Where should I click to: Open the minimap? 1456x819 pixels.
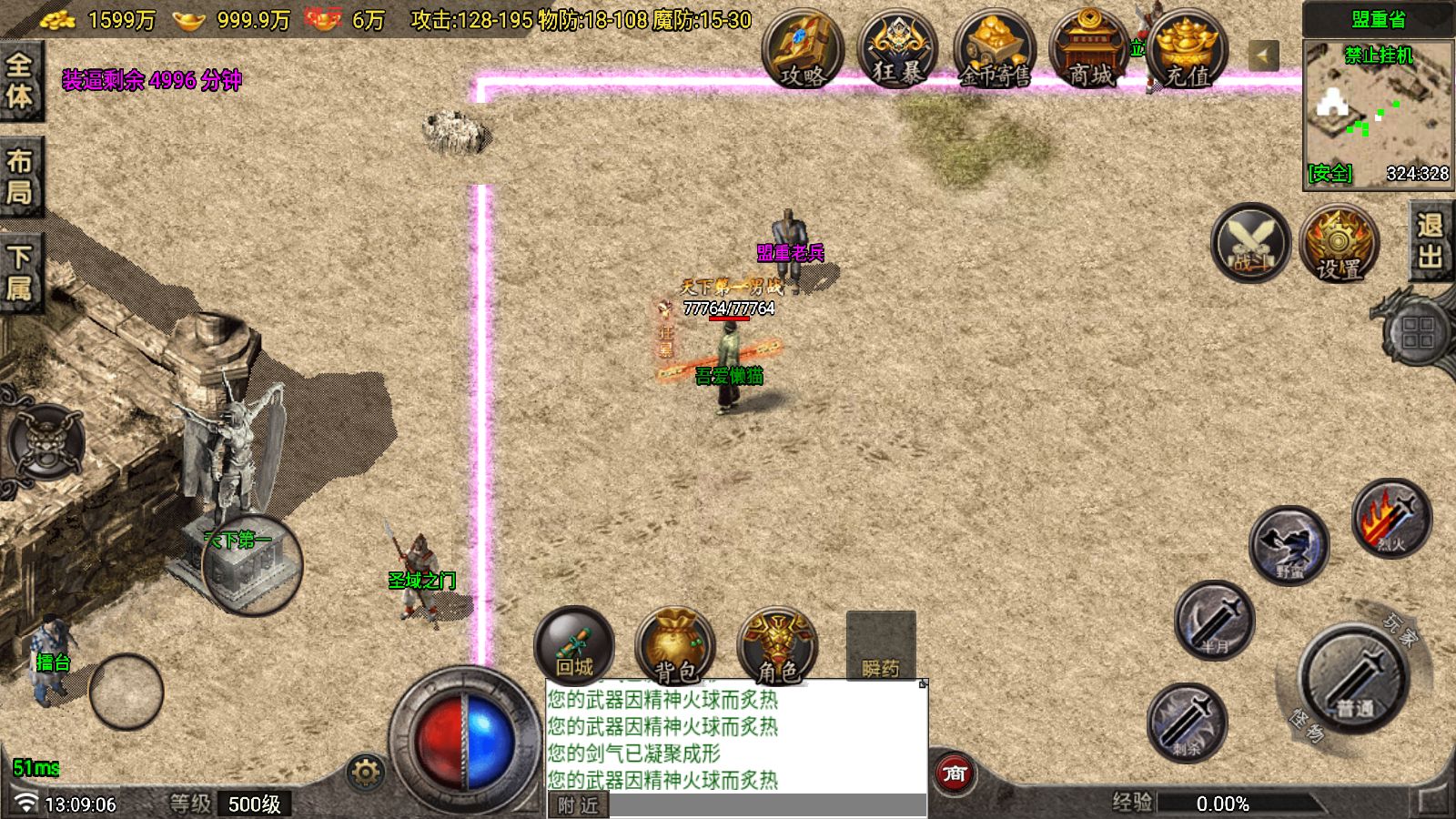(1378, 113)
